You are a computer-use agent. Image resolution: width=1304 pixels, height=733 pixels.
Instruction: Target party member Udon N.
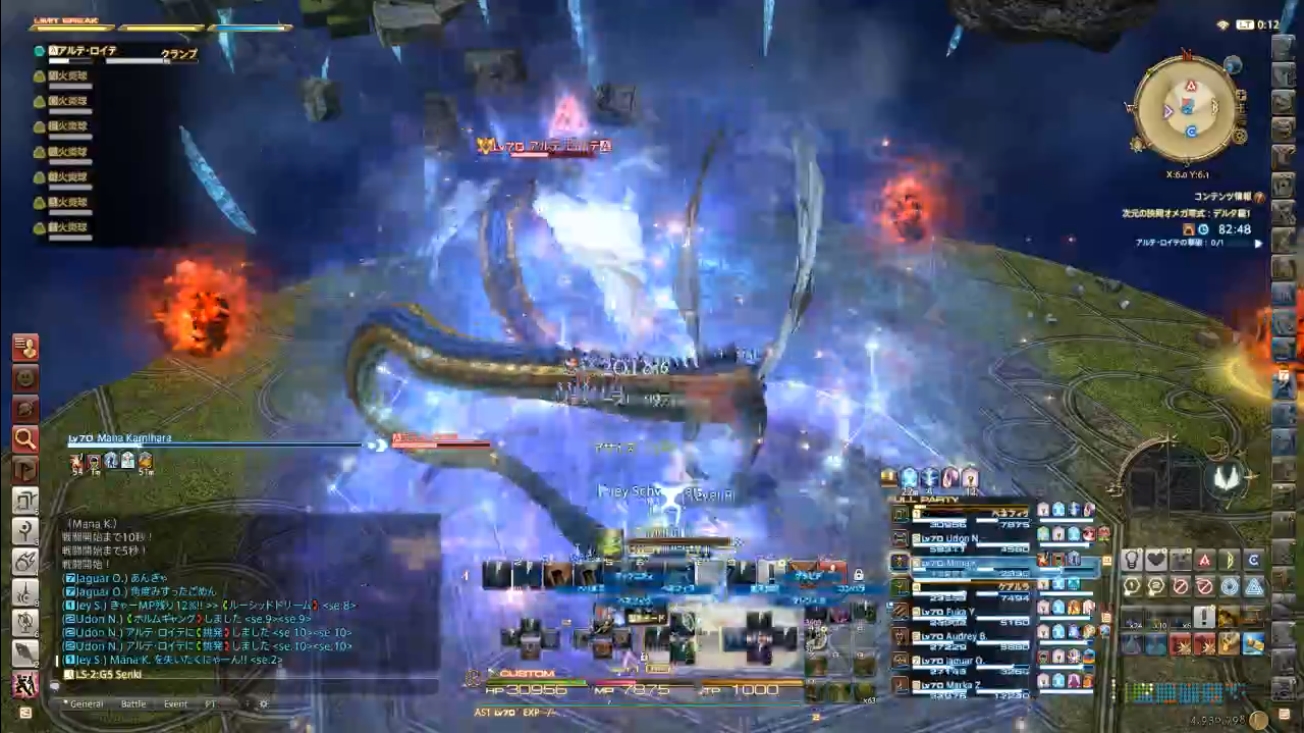tap(960, 539)
